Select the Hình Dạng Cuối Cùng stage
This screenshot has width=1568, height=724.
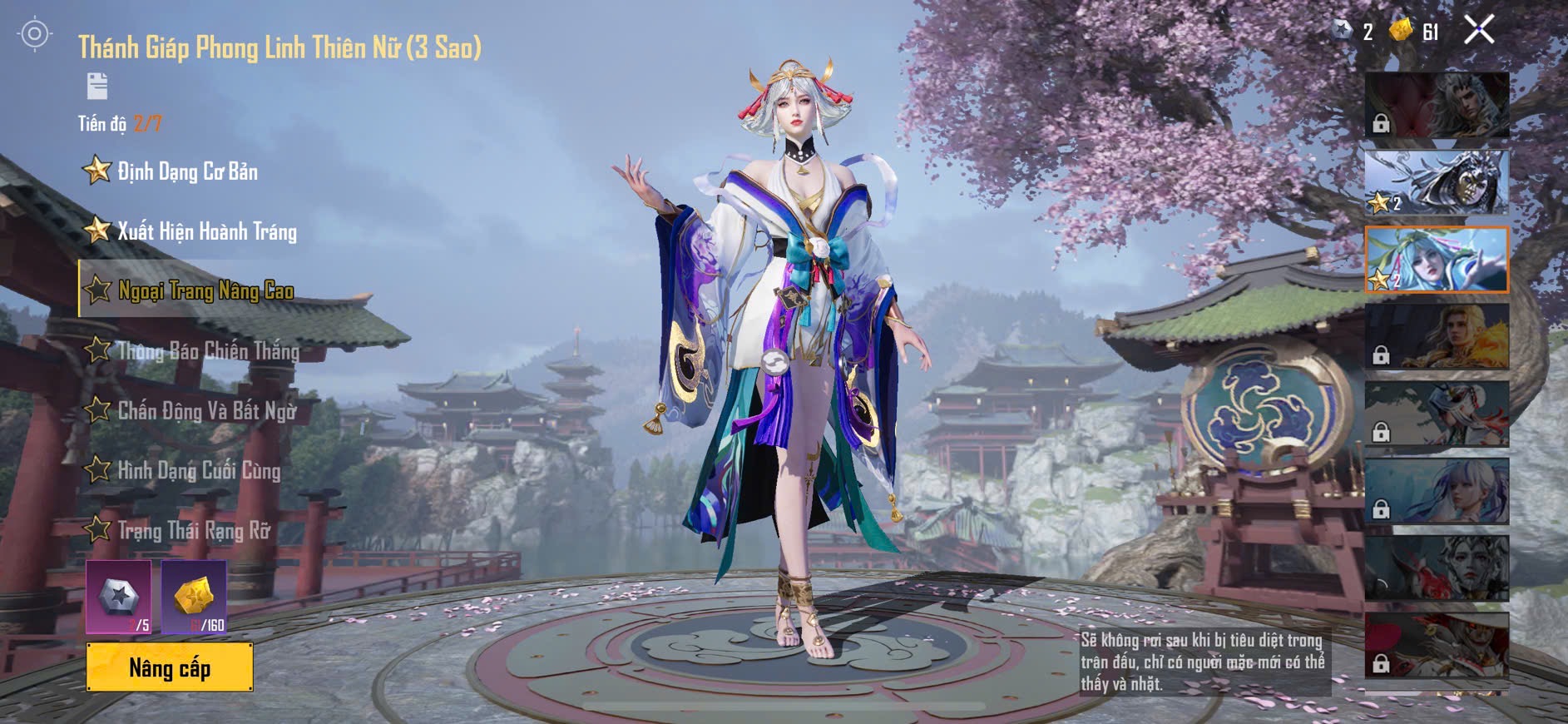click(x=199, y=470)
